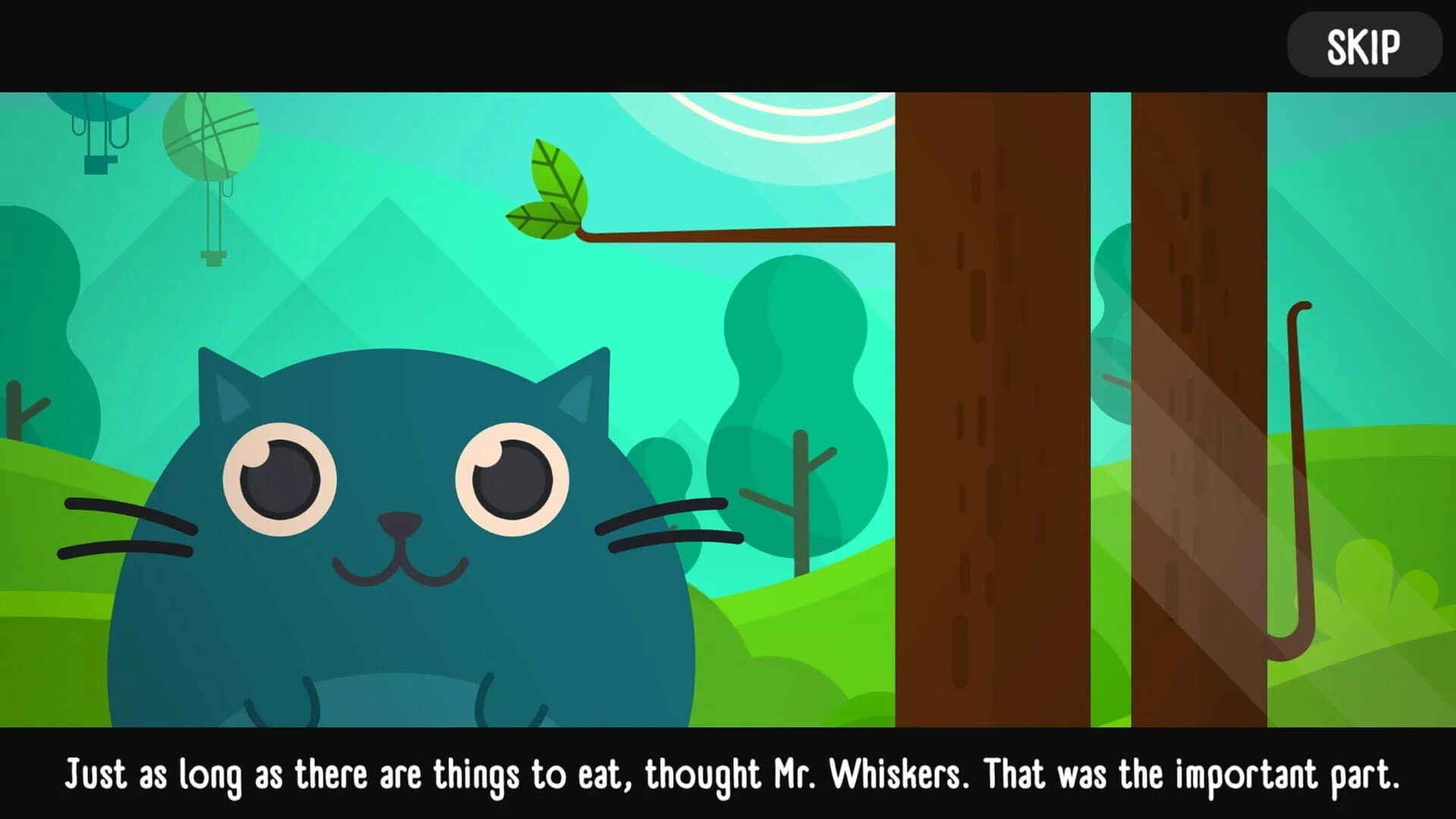Click the subtitle text at the bottom
This screenshot has height=819, width=1456.
(728, 775)
